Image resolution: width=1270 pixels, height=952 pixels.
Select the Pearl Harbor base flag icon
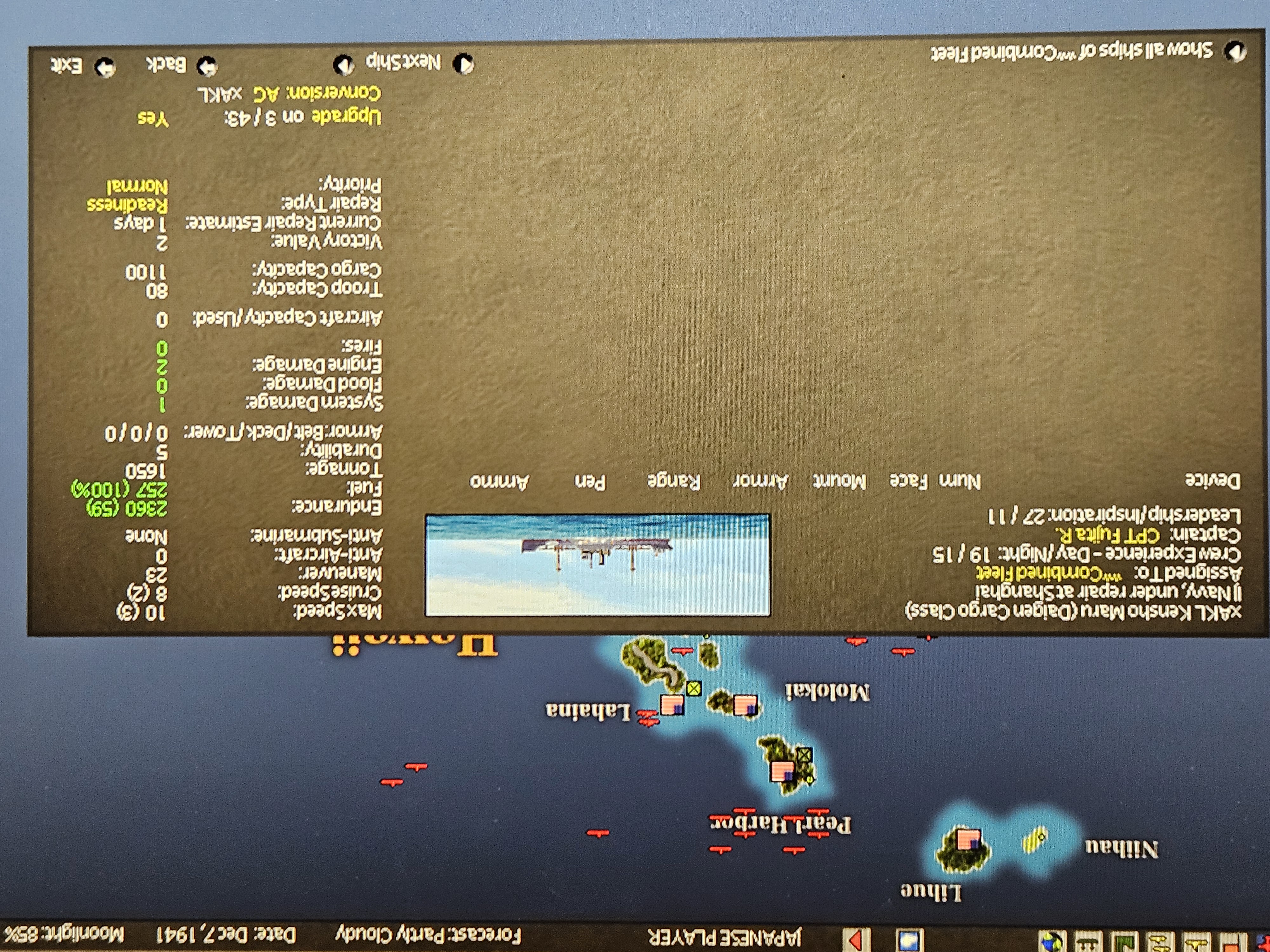tap(782, 770)
